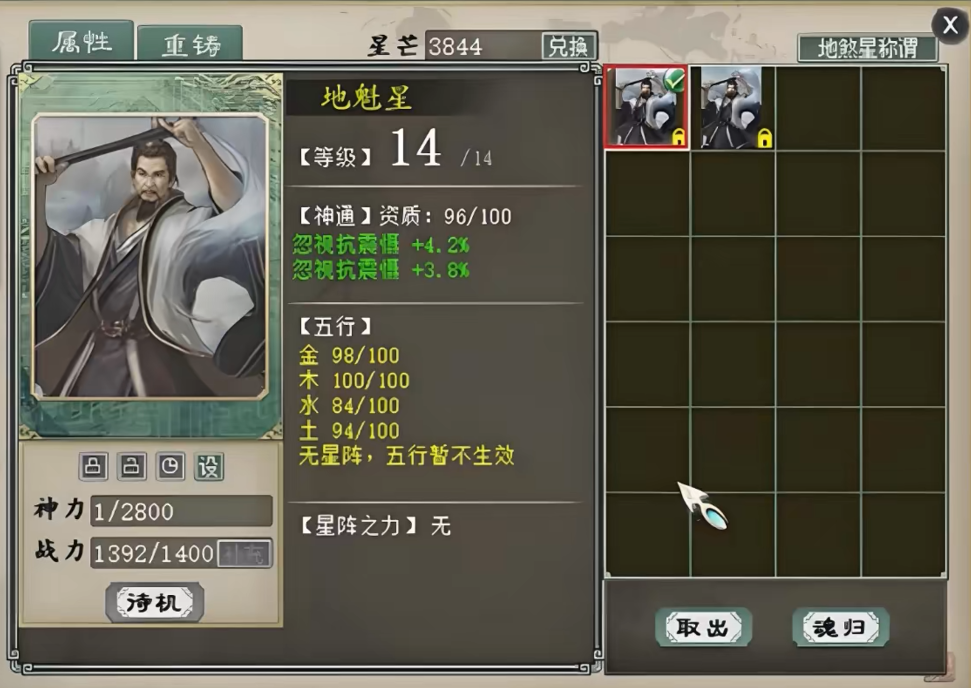Click the closed padlock icon

tap(95, 467)
